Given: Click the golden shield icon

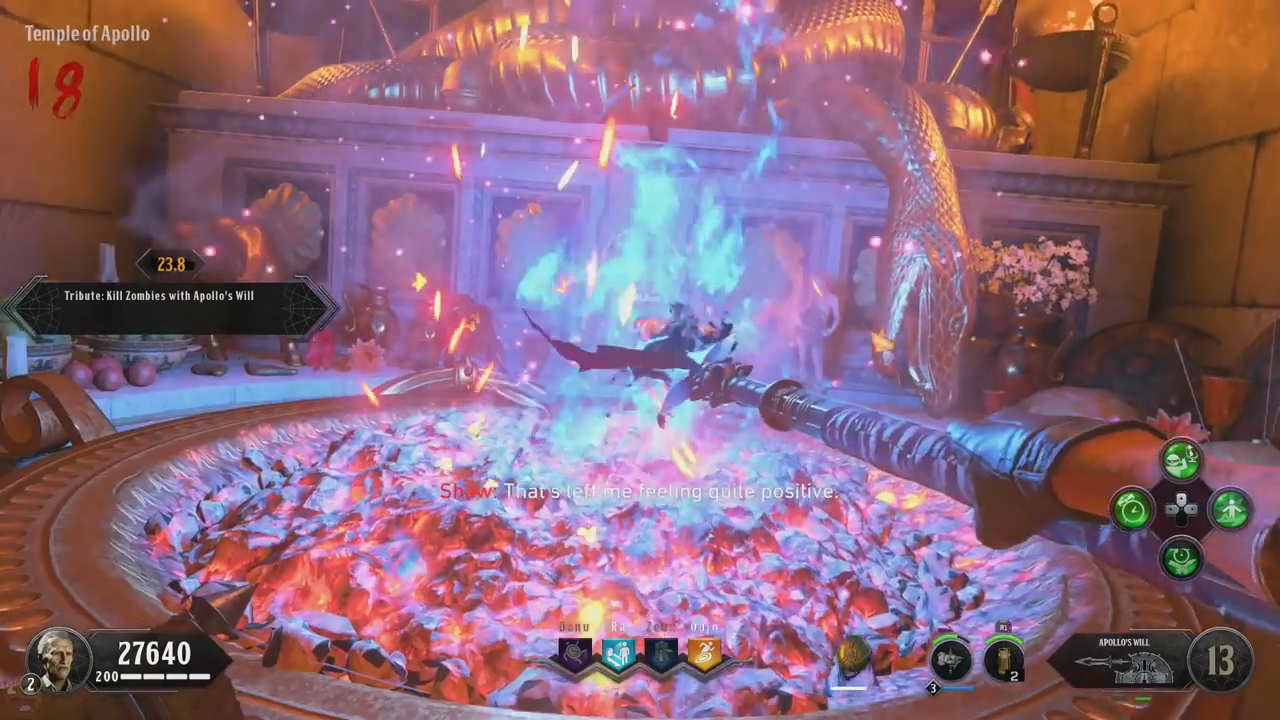Looking at the screenshot, I should (853, 657).
